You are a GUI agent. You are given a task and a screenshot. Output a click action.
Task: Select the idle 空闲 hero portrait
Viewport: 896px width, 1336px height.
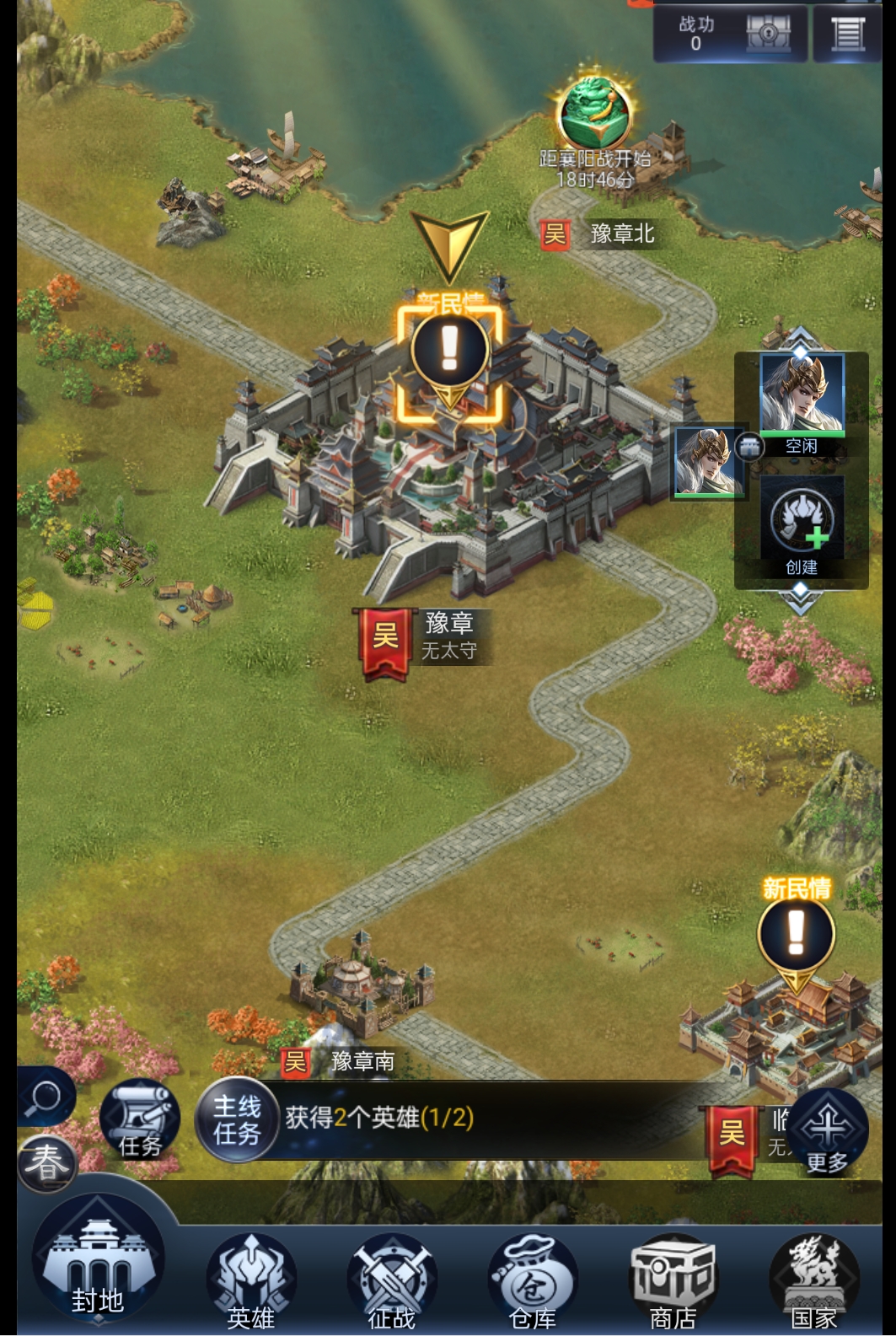click(x=802, y=396)
